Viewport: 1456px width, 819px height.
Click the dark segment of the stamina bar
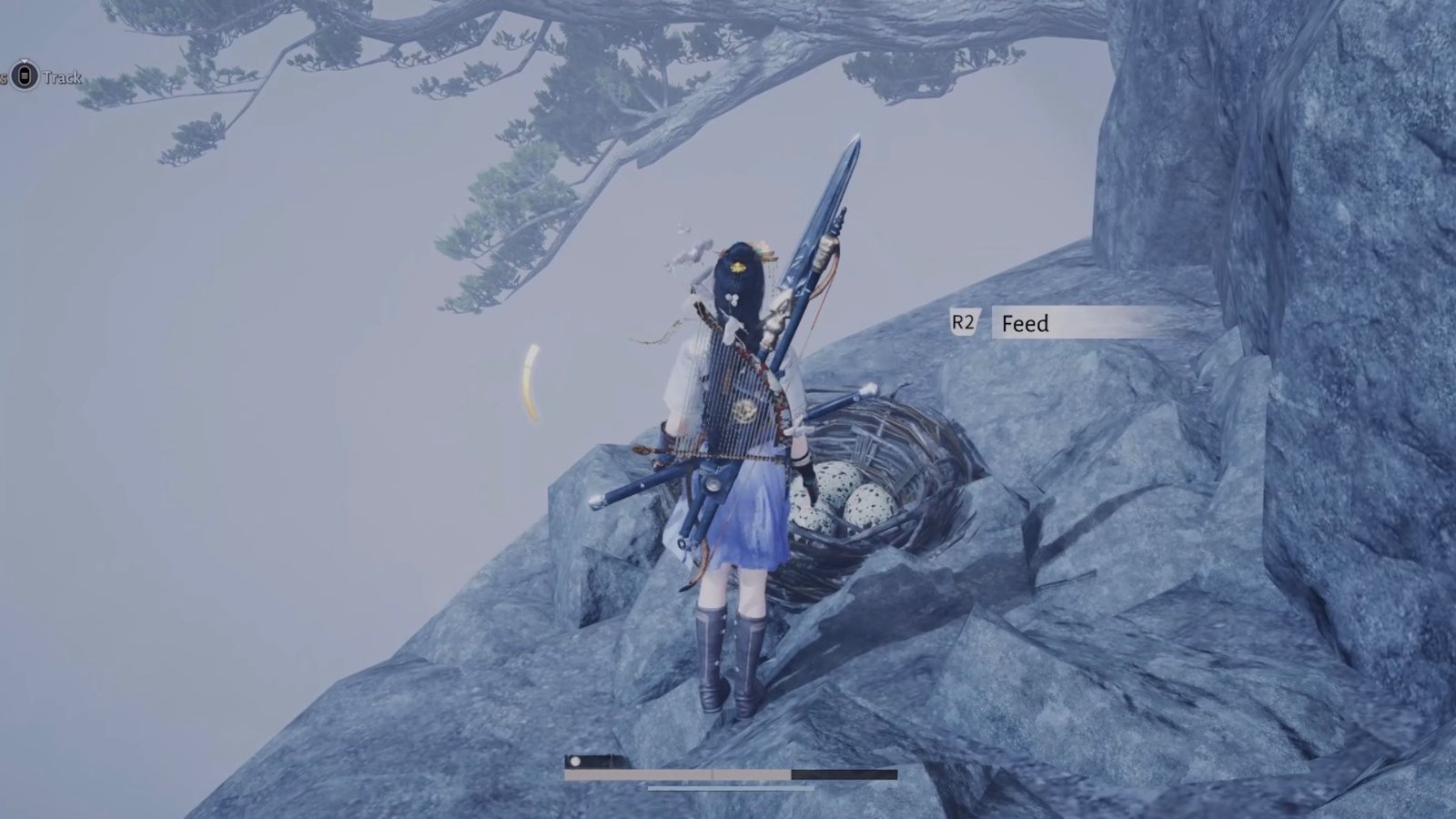click(846, 773)
